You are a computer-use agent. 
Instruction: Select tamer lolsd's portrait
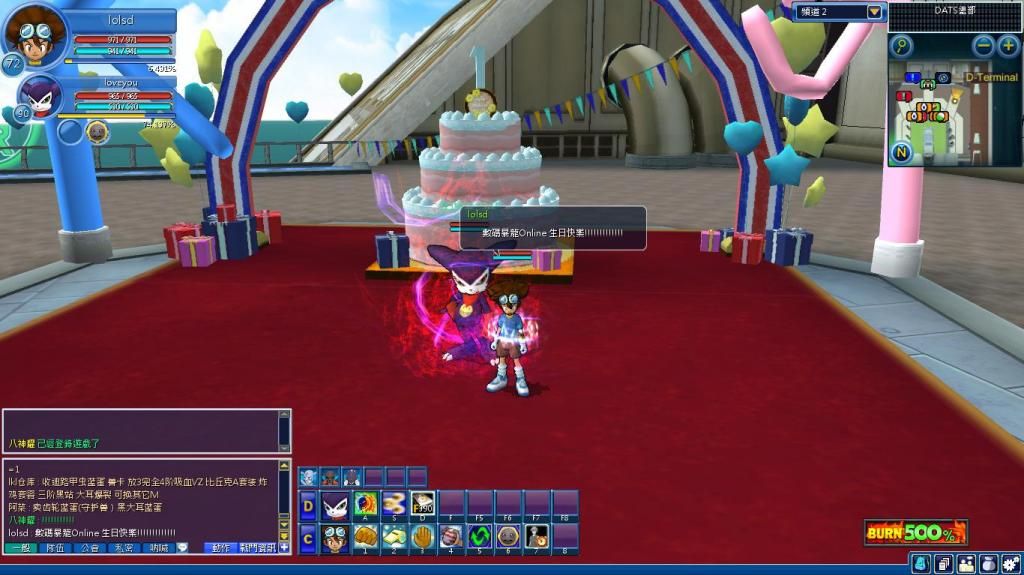34,37
